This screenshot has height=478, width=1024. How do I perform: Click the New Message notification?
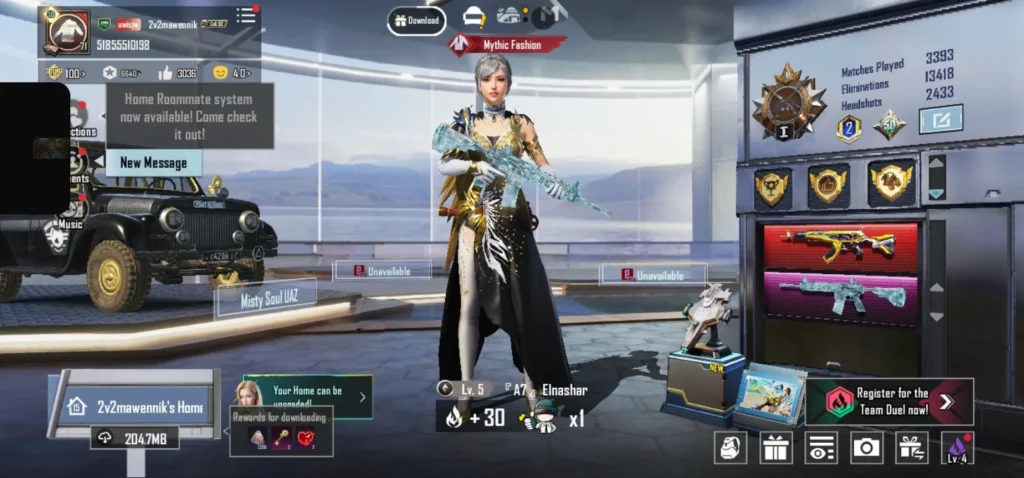(153, 162)
